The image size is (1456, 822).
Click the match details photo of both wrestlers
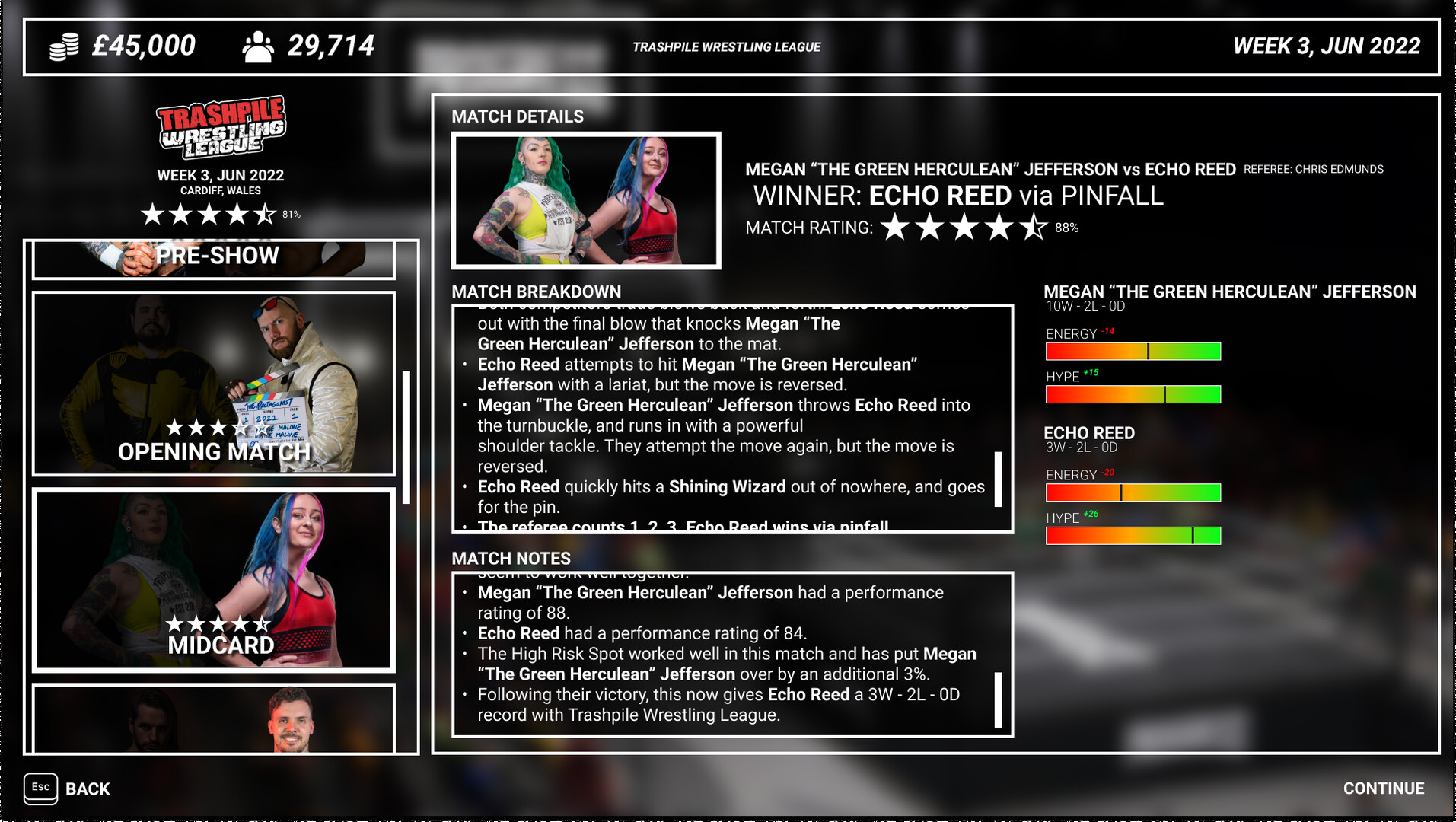pyautogui.click(x=585, y=201)
